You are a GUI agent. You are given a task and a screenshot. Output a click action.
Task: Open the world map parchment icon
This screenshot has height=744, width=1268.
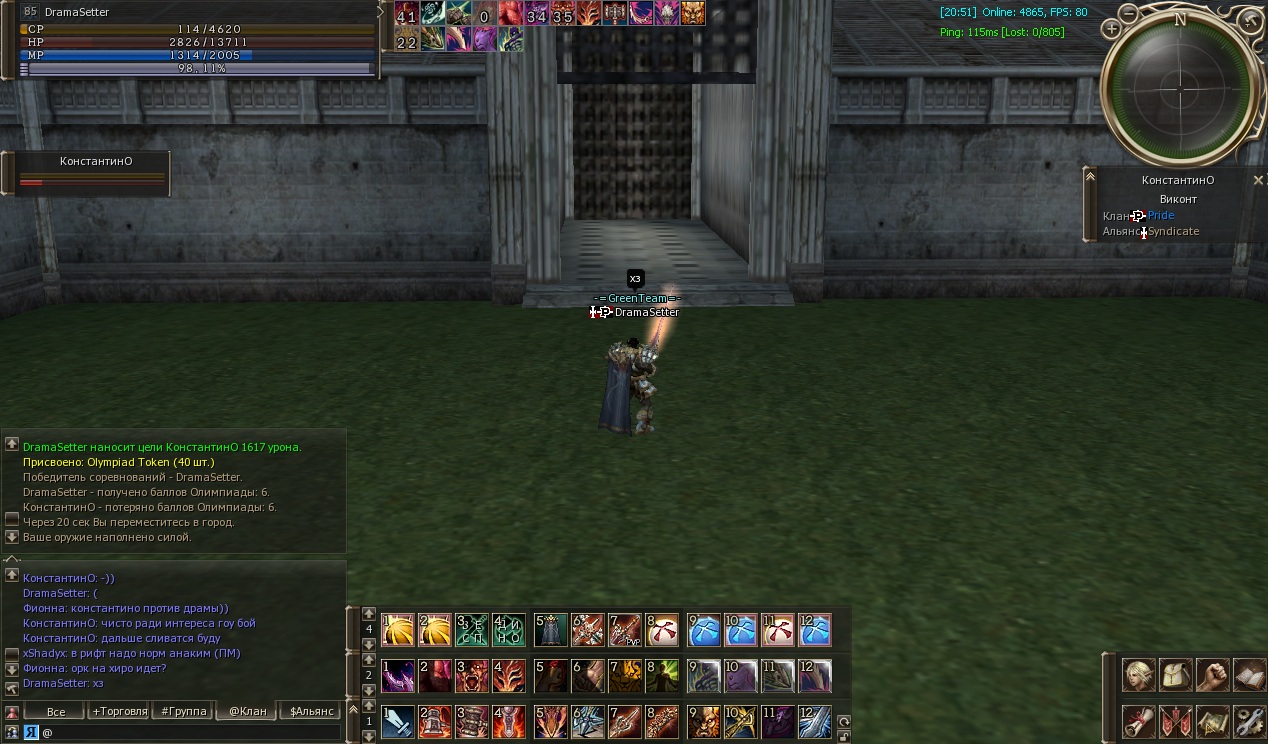pos(1212,720)
